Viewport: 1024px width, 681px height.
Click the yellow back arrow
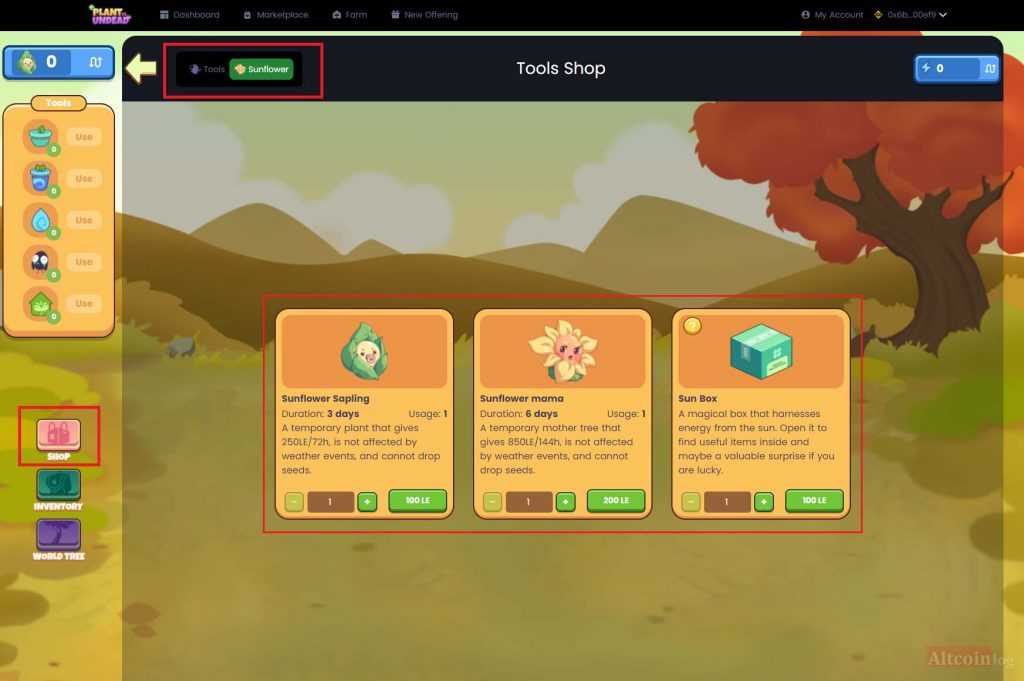(141, 68)
